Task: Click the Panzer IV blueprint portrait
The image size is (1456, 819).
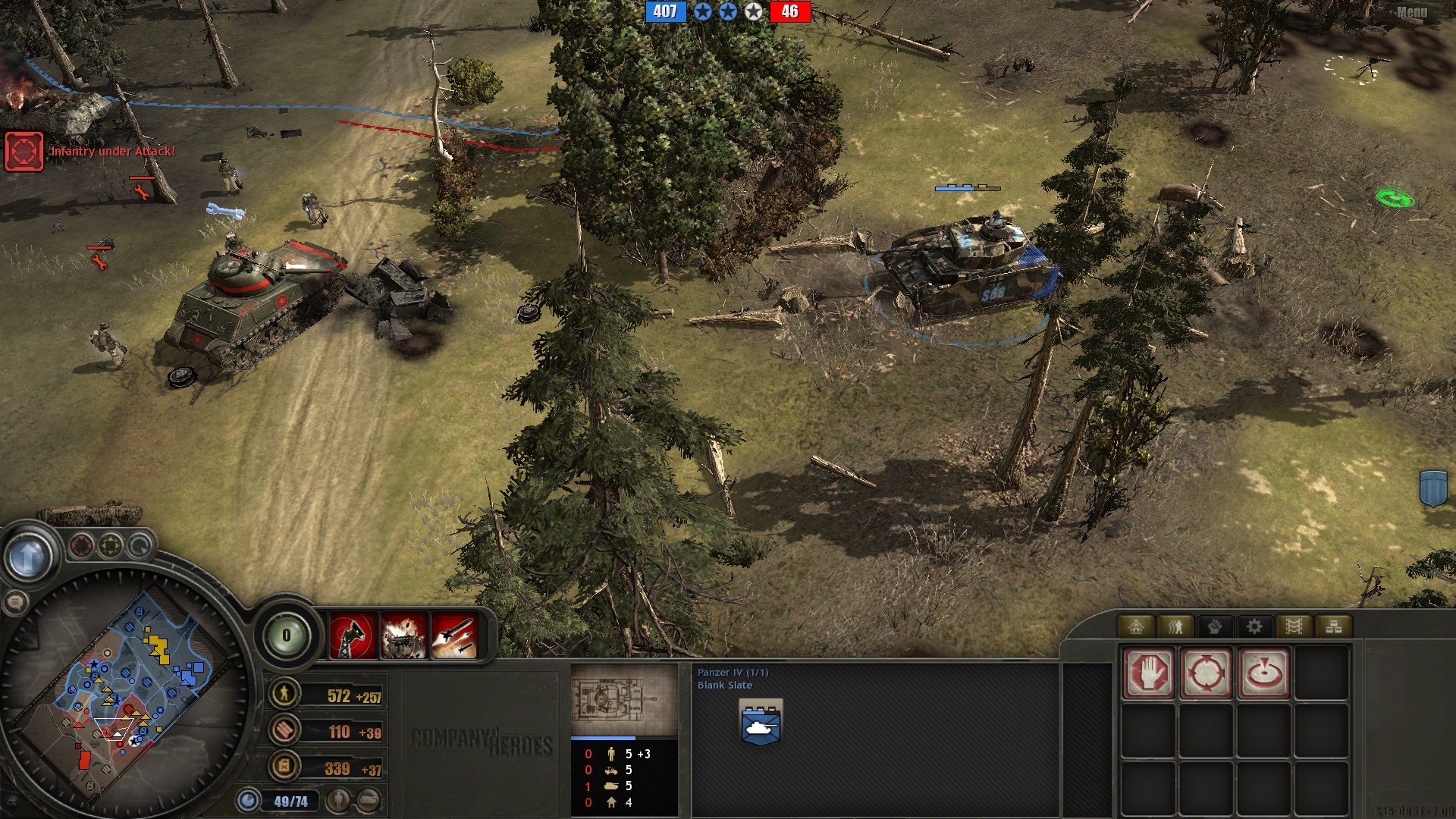Action: tap(623, 698)
